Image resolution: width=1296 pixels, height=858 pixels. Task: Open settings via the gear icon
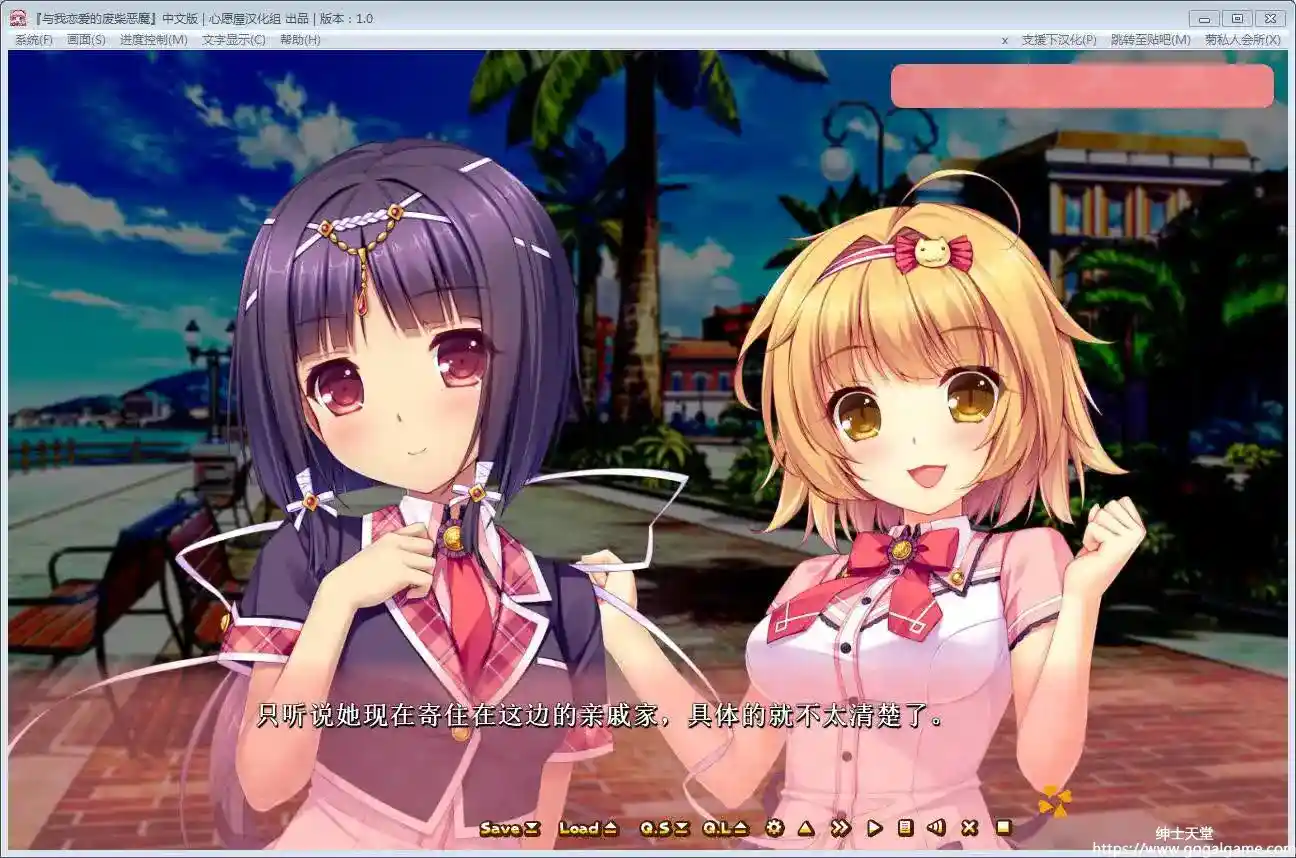[774, 828]
